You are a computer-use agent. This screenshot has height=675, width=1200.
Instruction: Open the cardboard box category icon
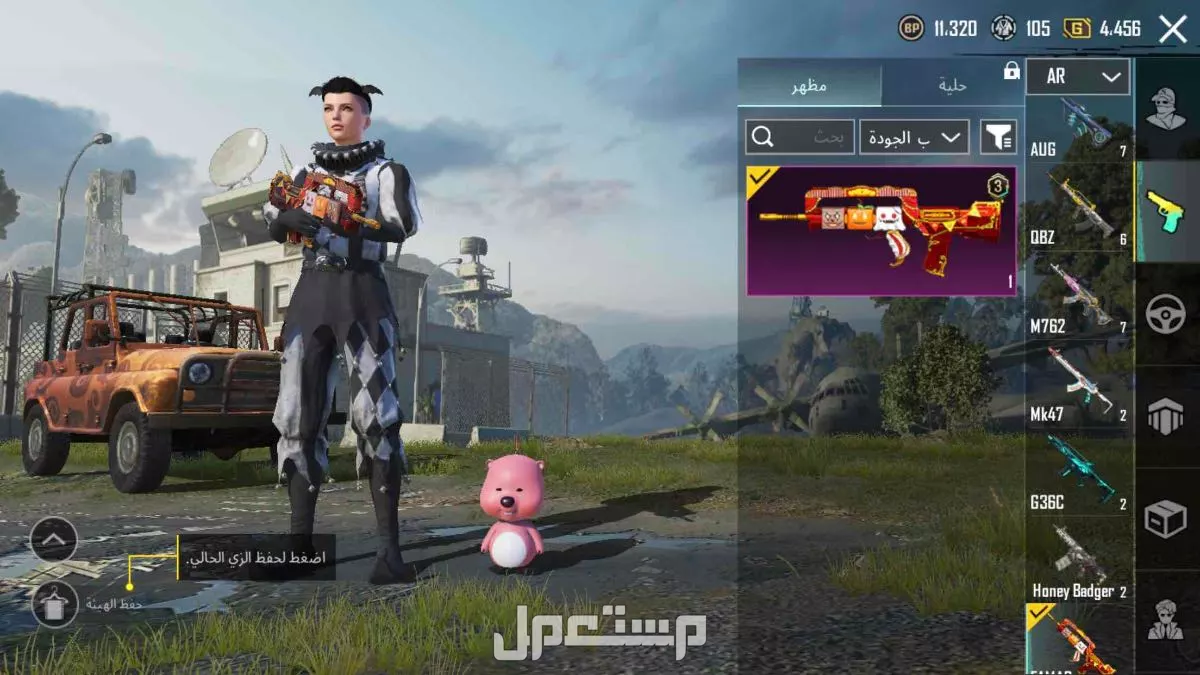click(1166, 520)
